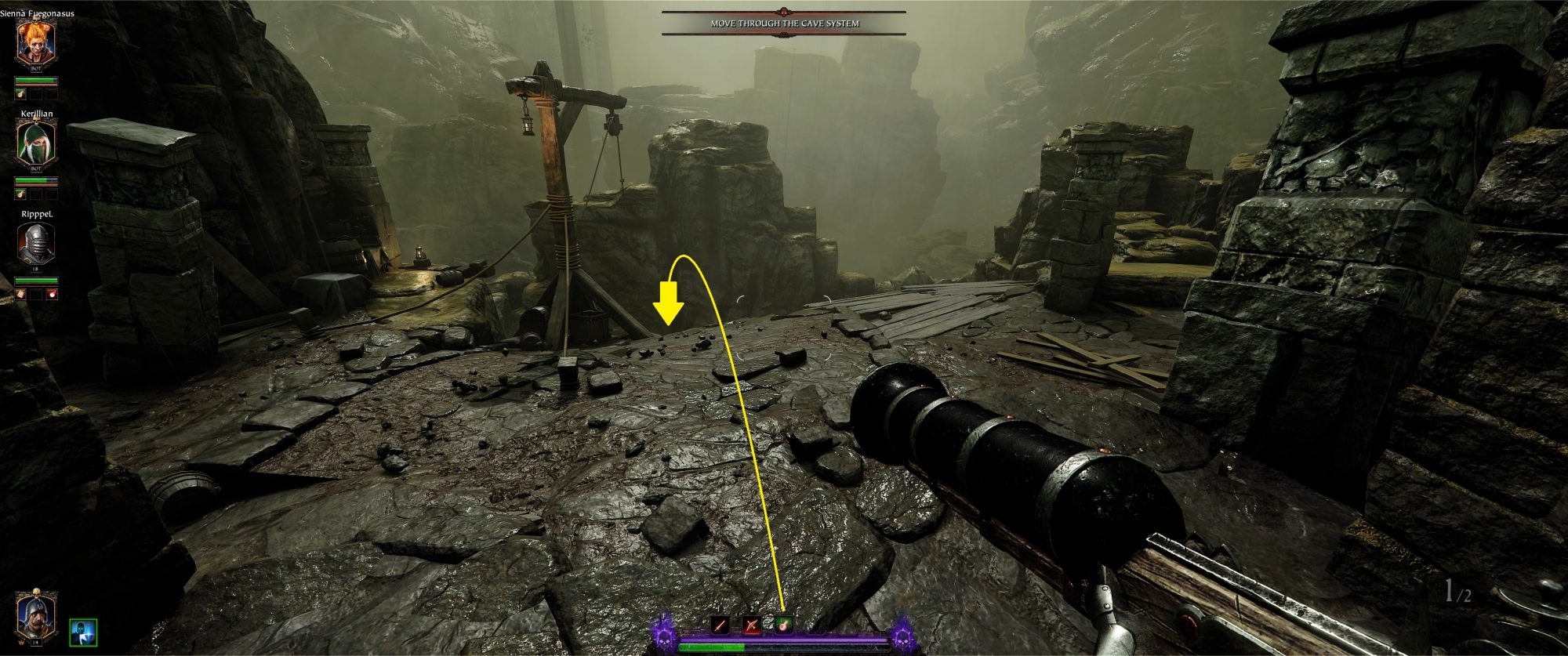Click Sienna's healing item slot icon
Viewport: 1568px width, 656px height.
(20, 94)
